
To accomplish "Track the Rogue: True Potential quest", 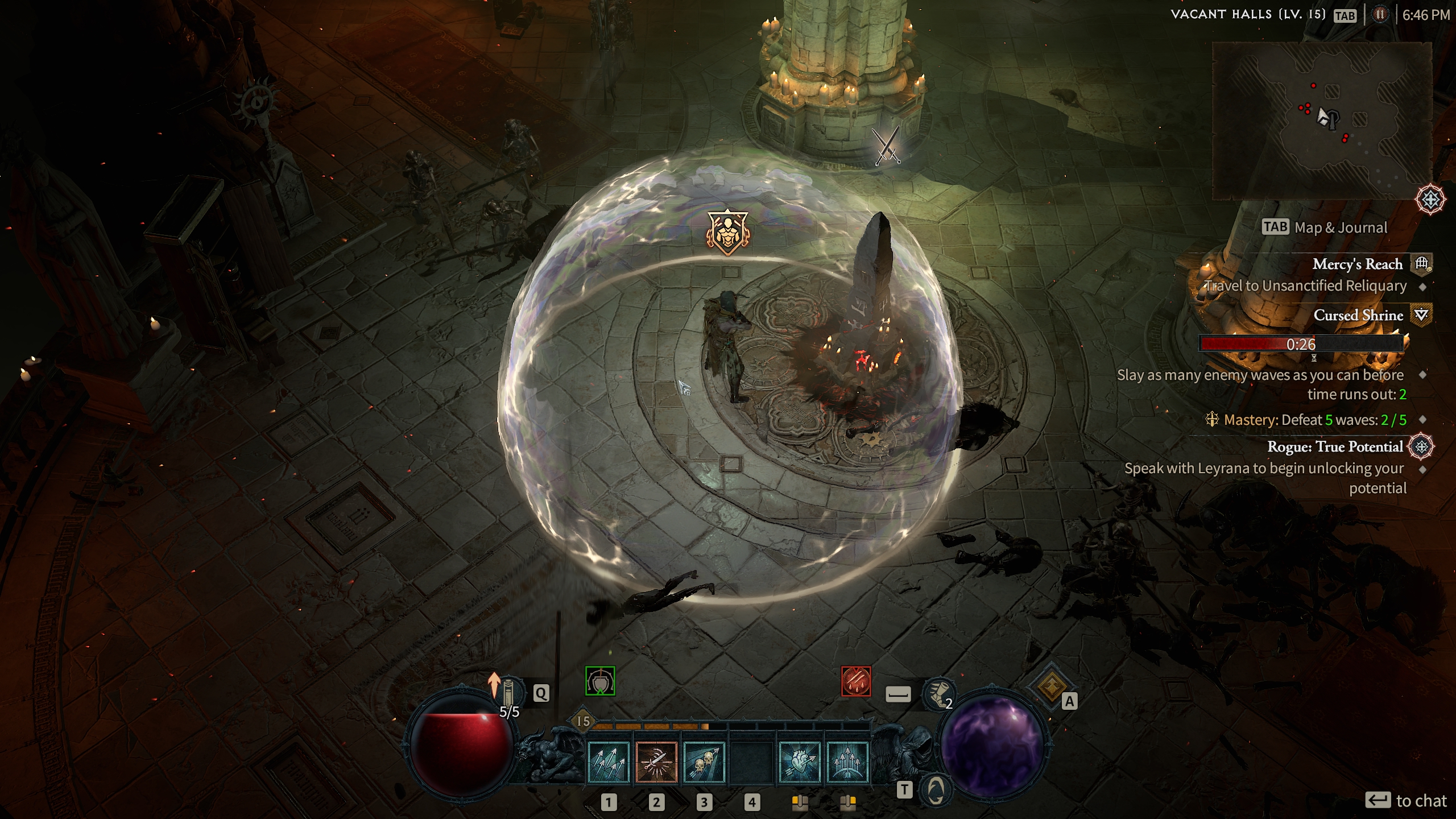I will [1335, 447].
